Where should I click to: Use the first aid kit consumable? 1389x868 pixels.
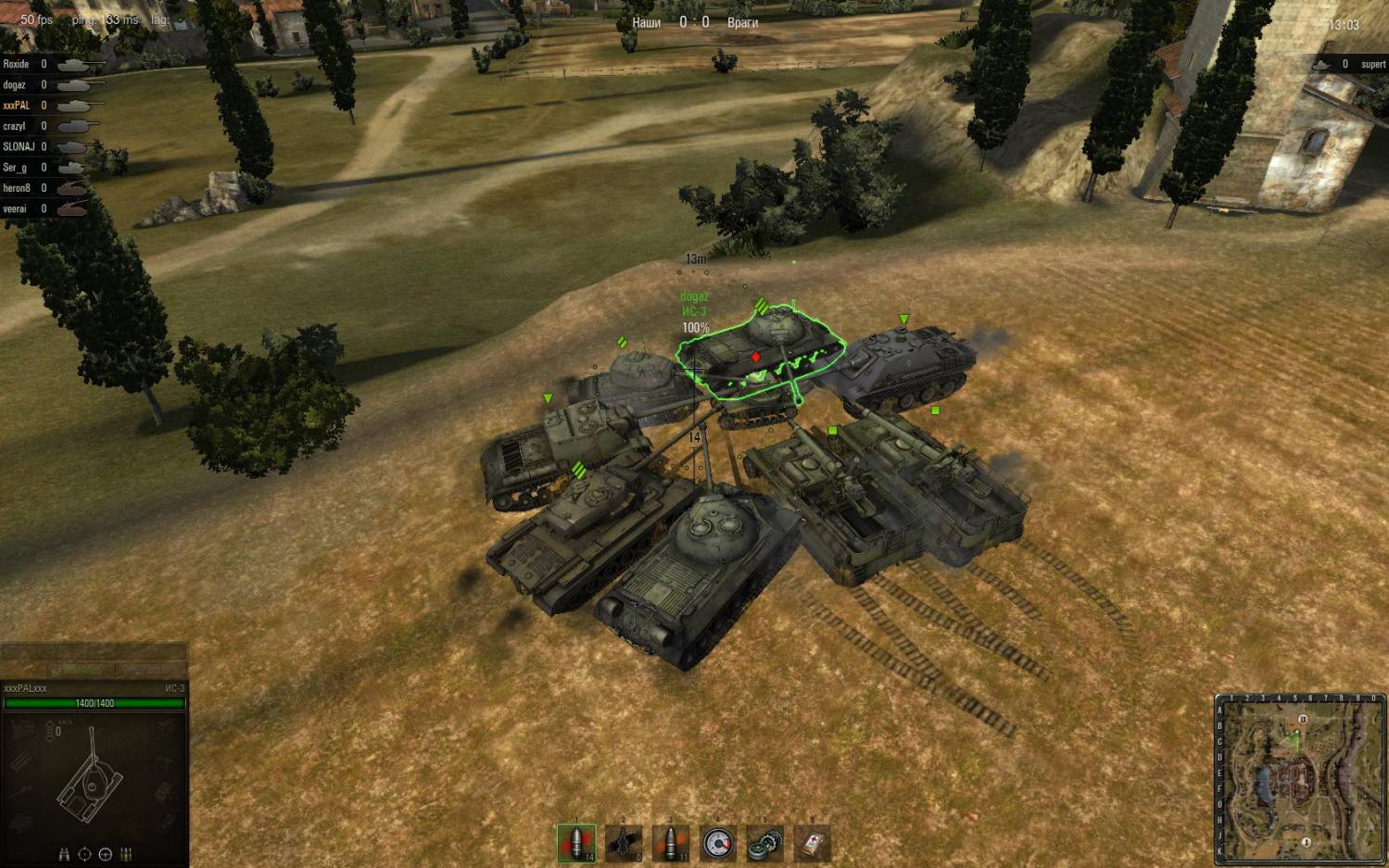pyautogui.click(x=812, y=844)
